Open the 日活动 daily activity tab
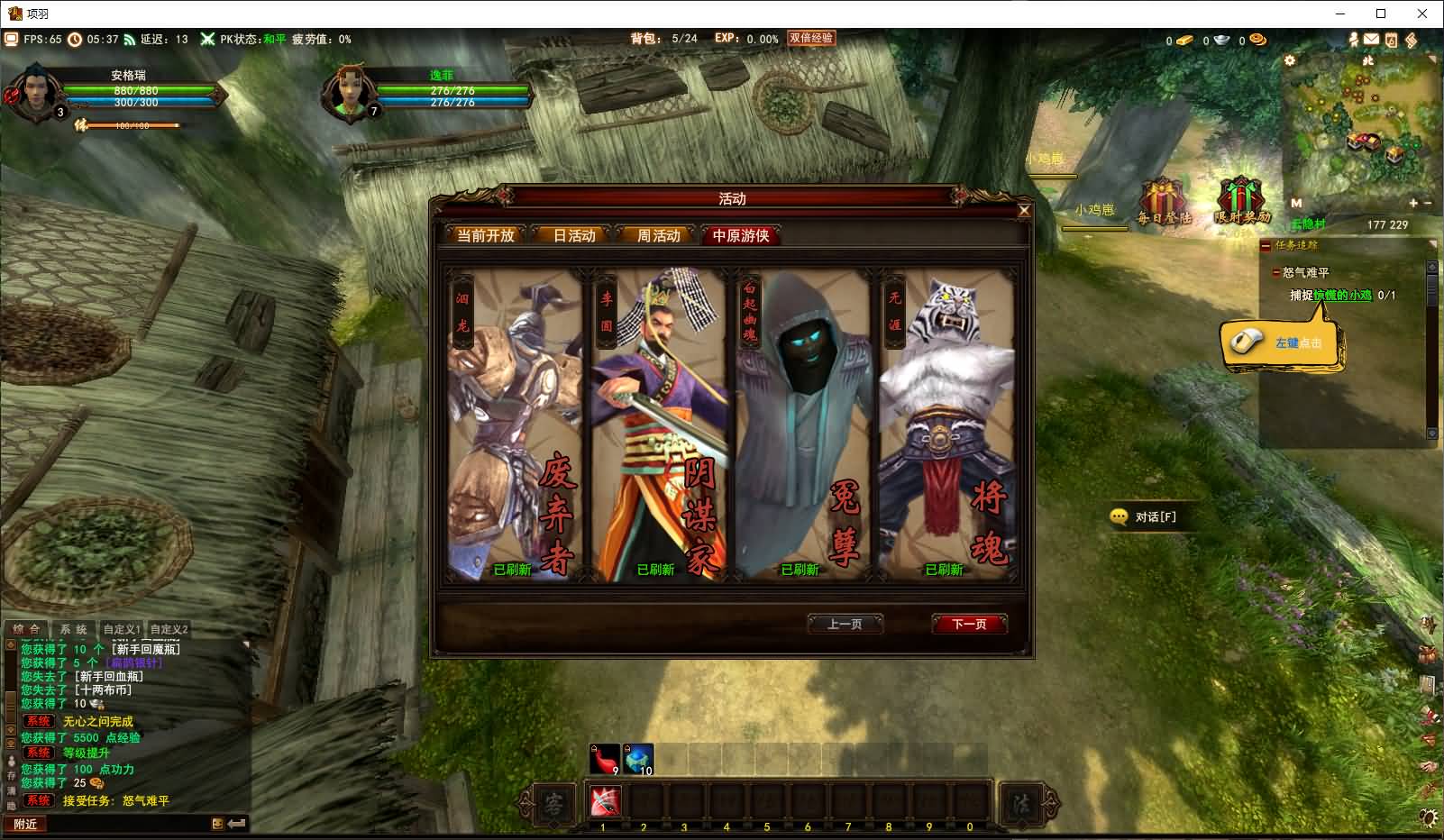Image resolution: width=1444 pixels, height=840 pixels. click(574, 235)
